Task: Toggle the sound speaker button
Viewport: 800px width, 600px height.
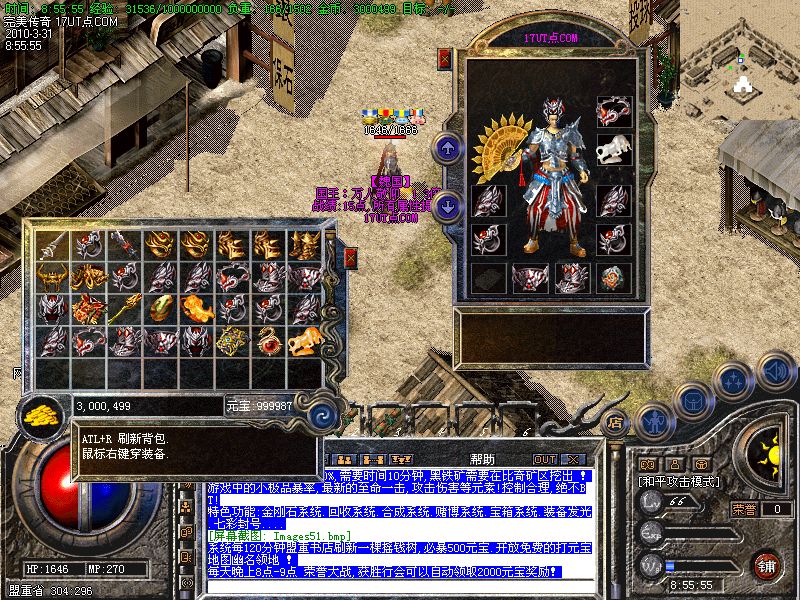Action: pyautogui.click(x=775, y=371)
